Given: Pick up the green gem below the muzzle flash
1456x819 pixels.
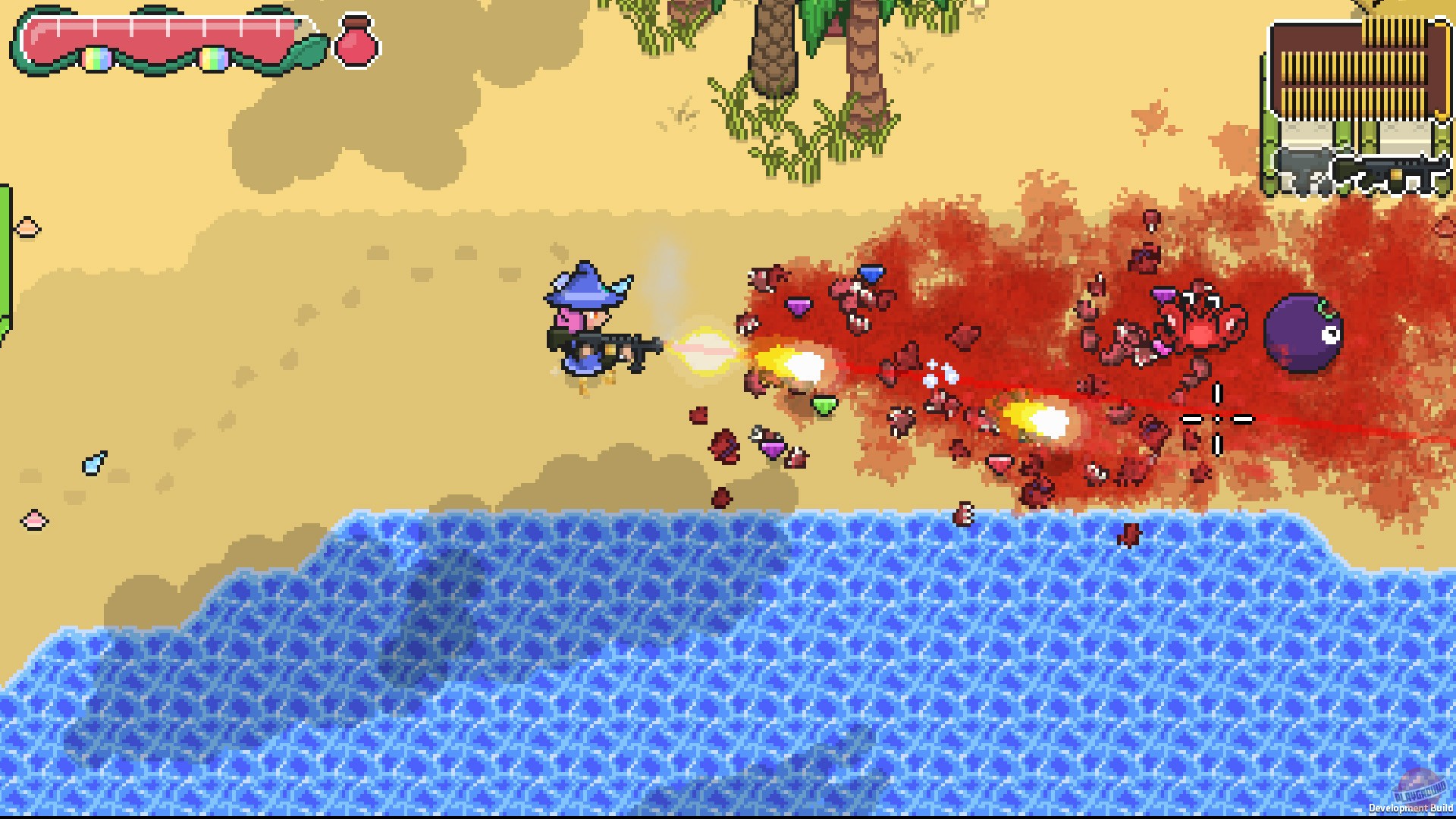Looking at the screenshot, I should (x=824, y=405).
